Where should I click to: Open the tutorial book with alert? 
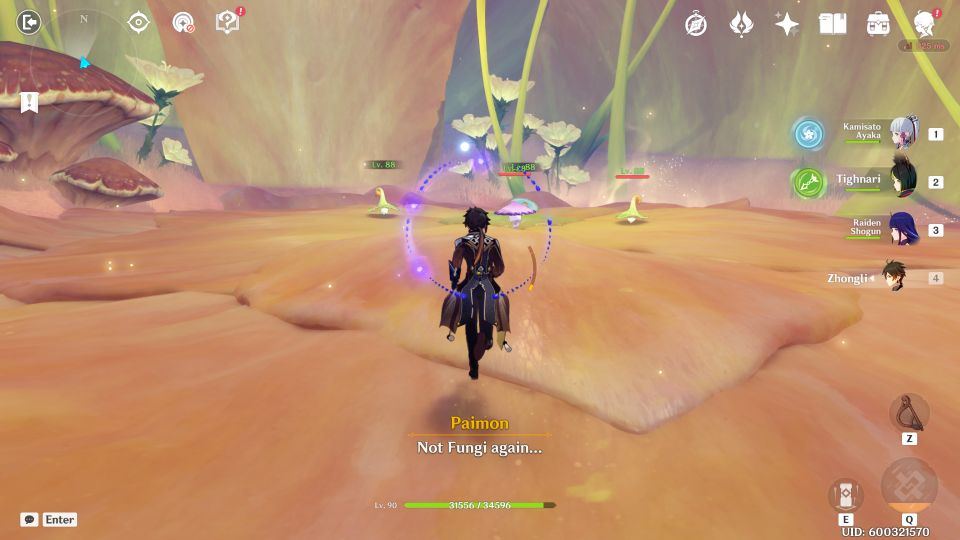click(228, 22)
